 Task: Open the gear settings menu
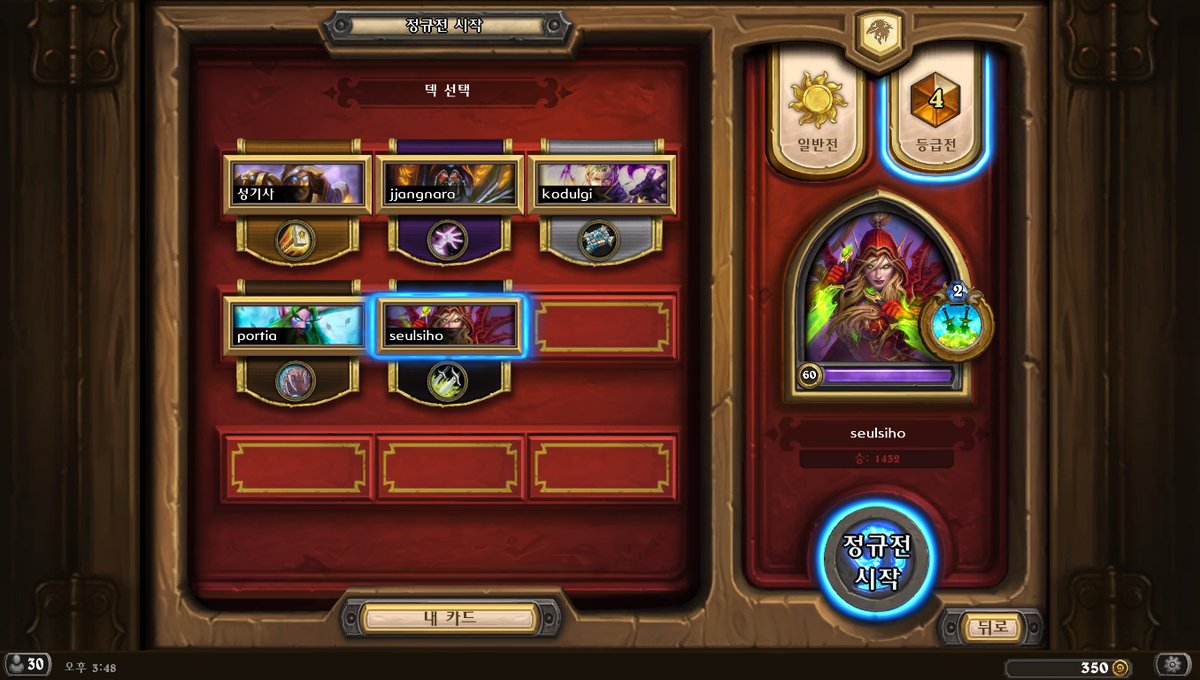(x=1173, y=665)
